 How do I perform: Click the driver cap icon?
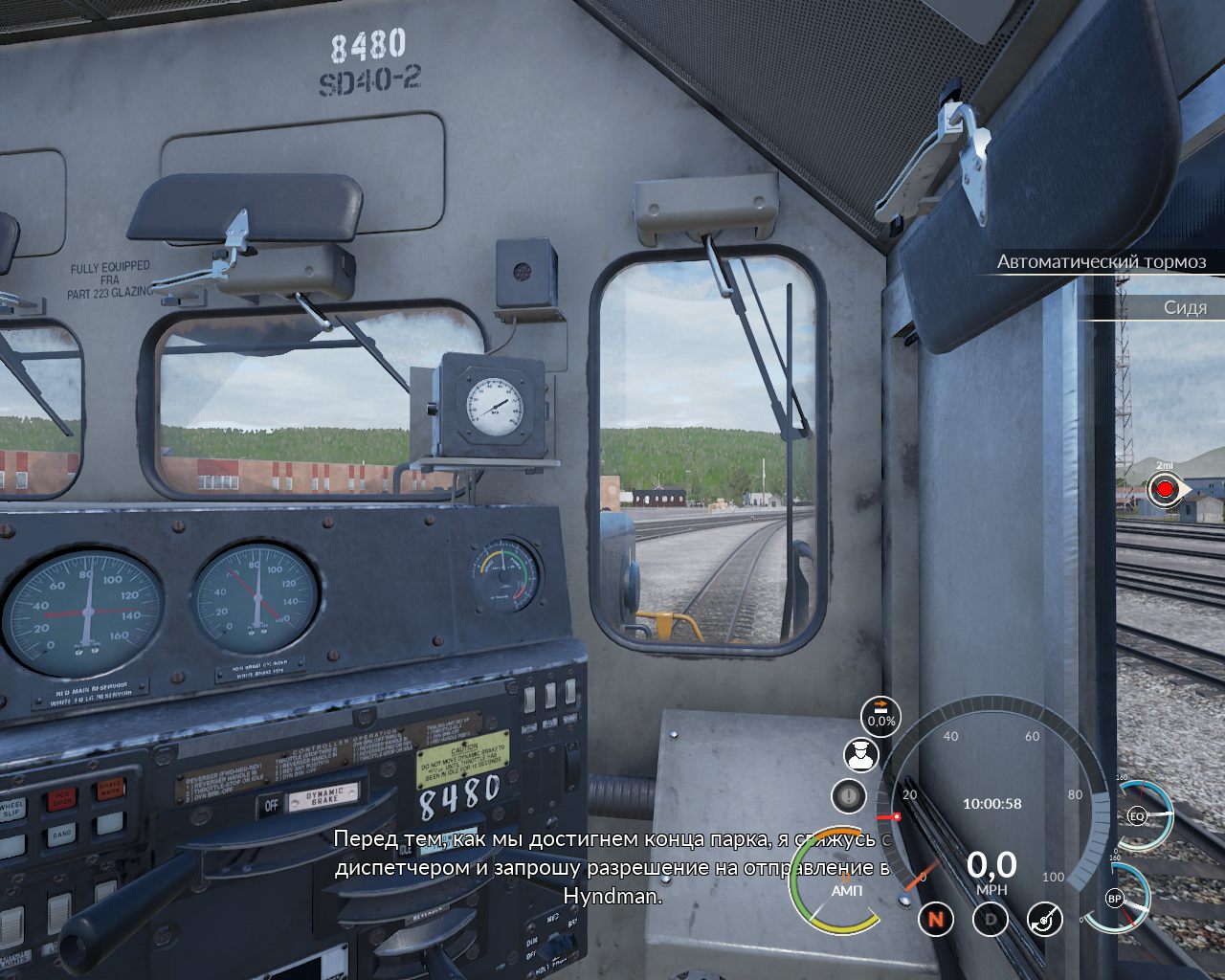tap(860, 755)
